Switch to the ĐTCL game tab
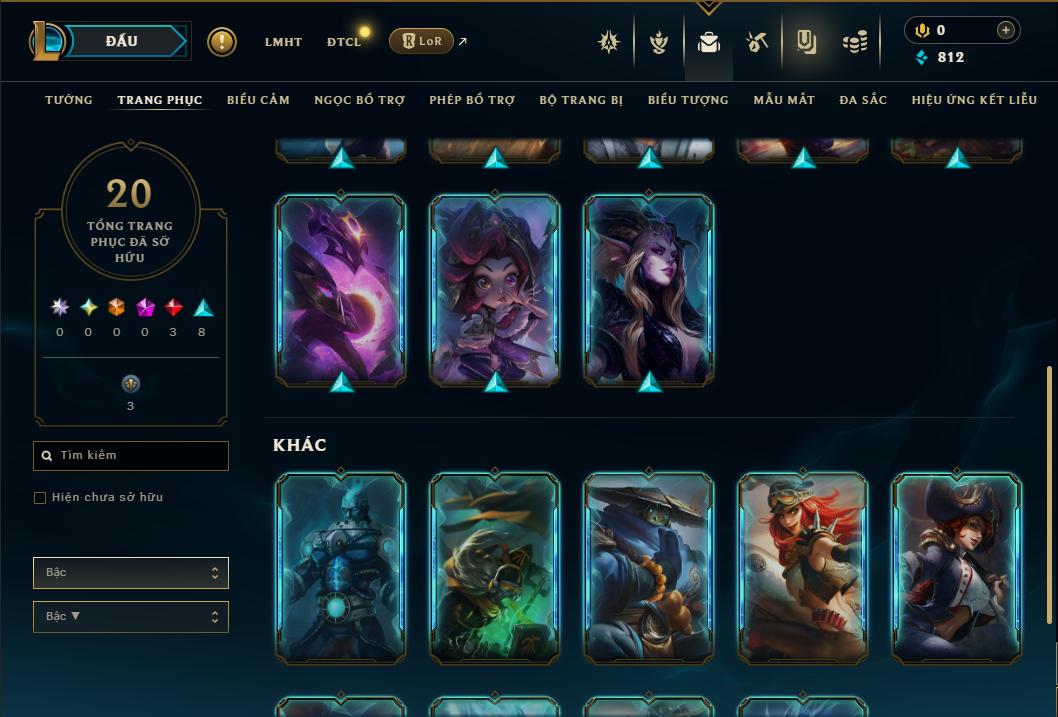 (x=343, y=42)
